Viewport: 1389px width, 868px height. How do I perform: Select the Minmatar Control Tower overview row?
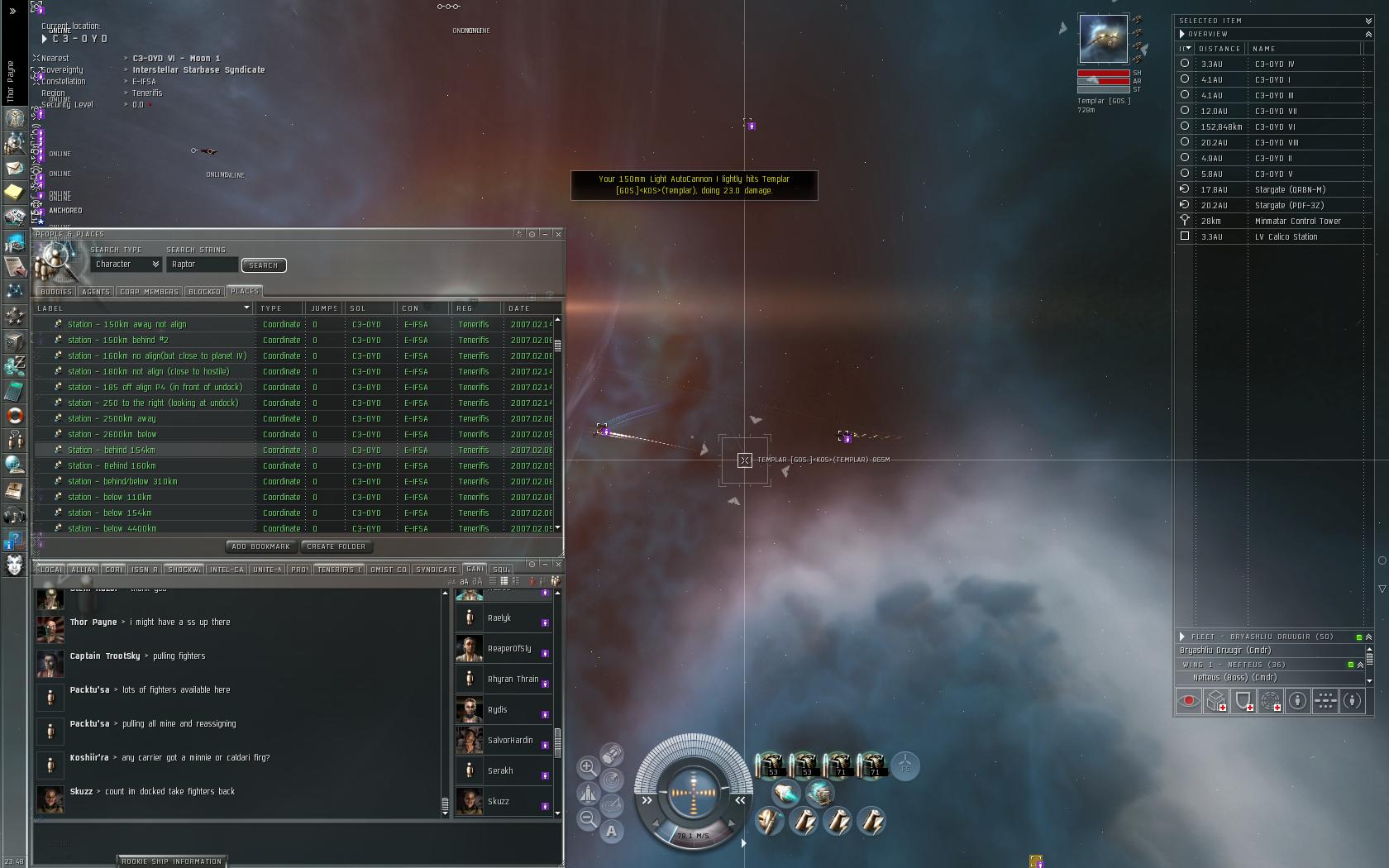coord(1297,221)
